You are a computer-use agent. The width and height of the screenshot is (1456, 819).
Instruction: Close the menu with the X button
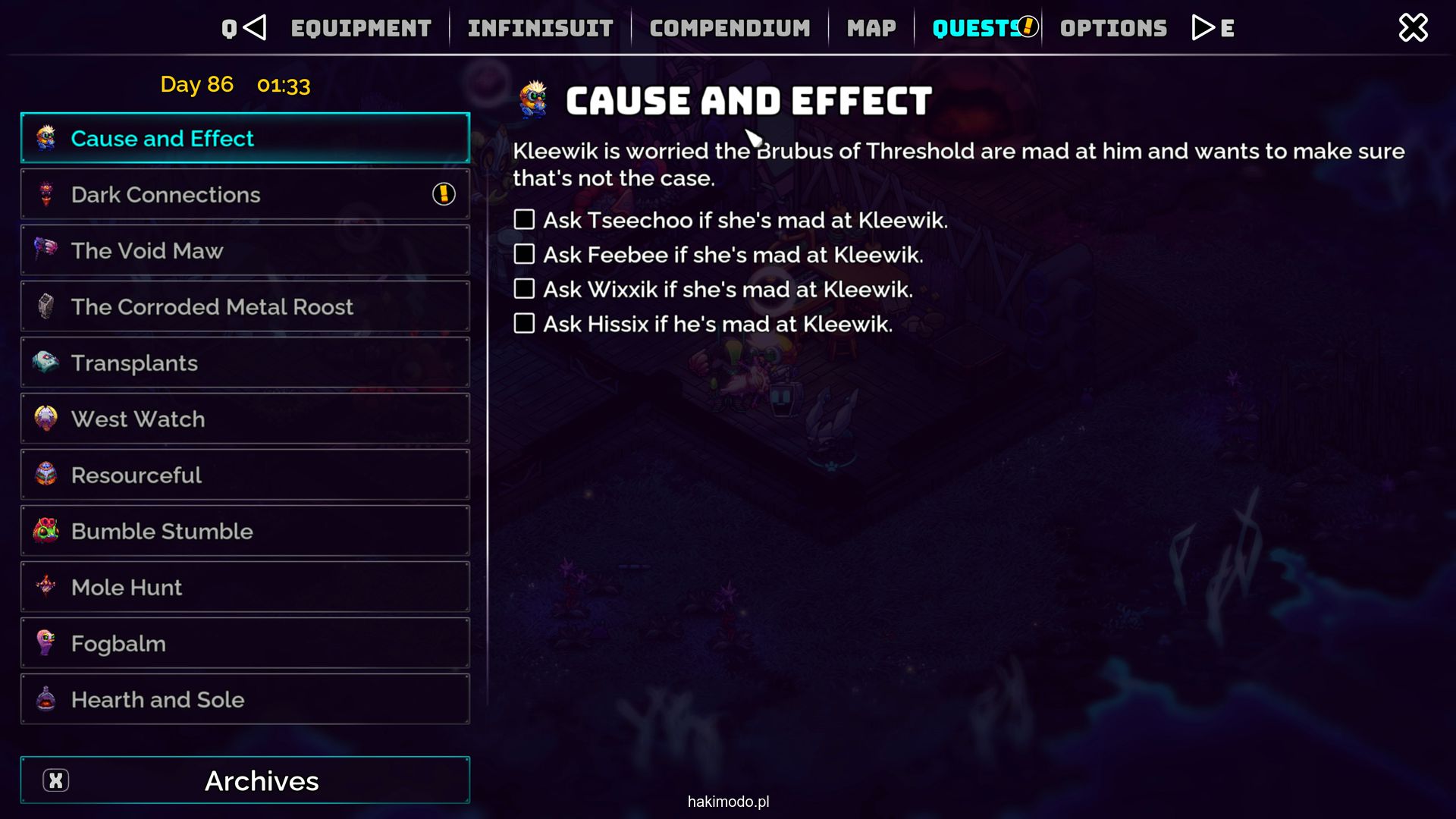coord(1413,28)
